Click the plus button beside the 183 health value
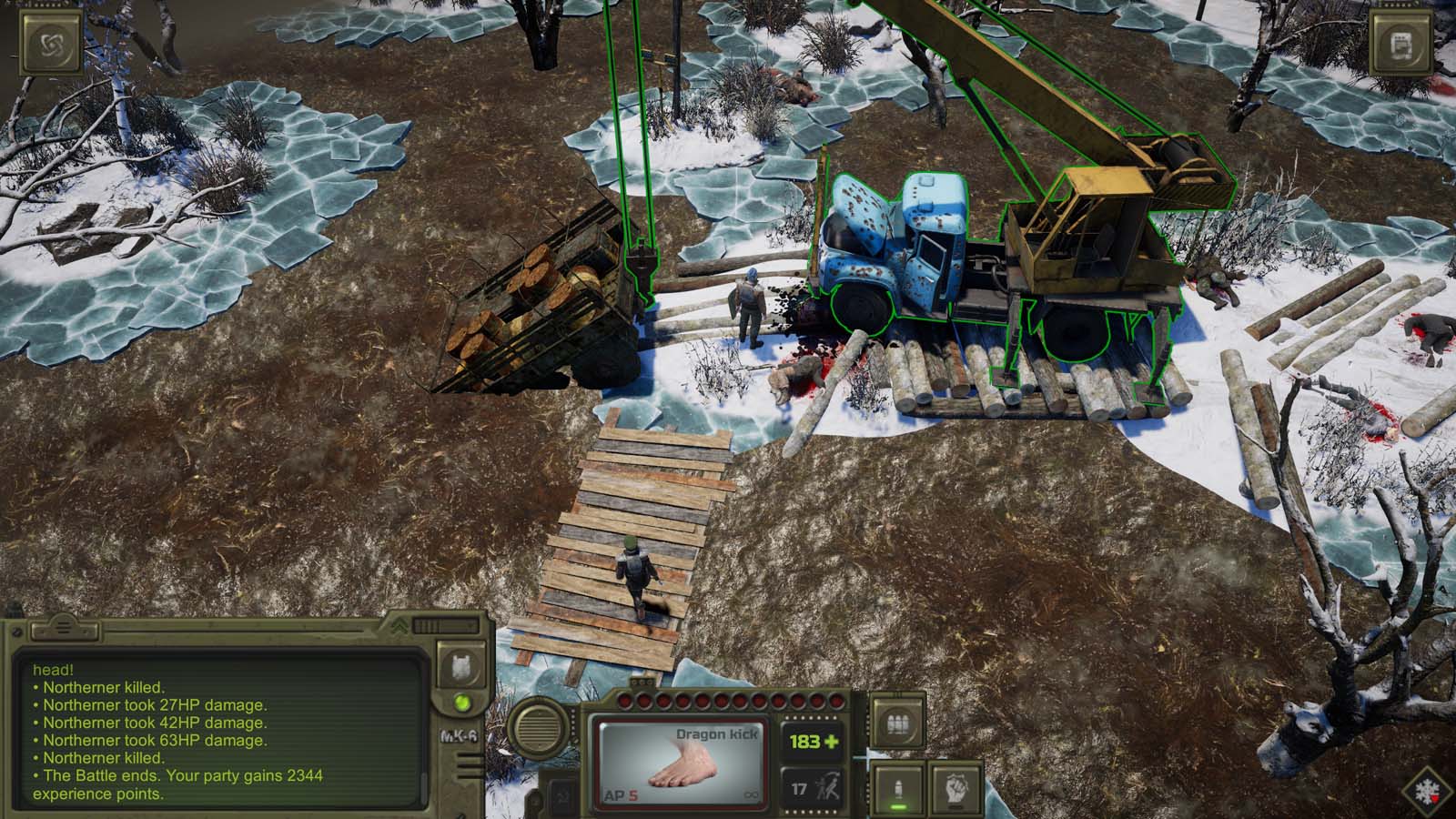Image resolution: width=1456 pixels, height=819 pixels. click(834, 742)
